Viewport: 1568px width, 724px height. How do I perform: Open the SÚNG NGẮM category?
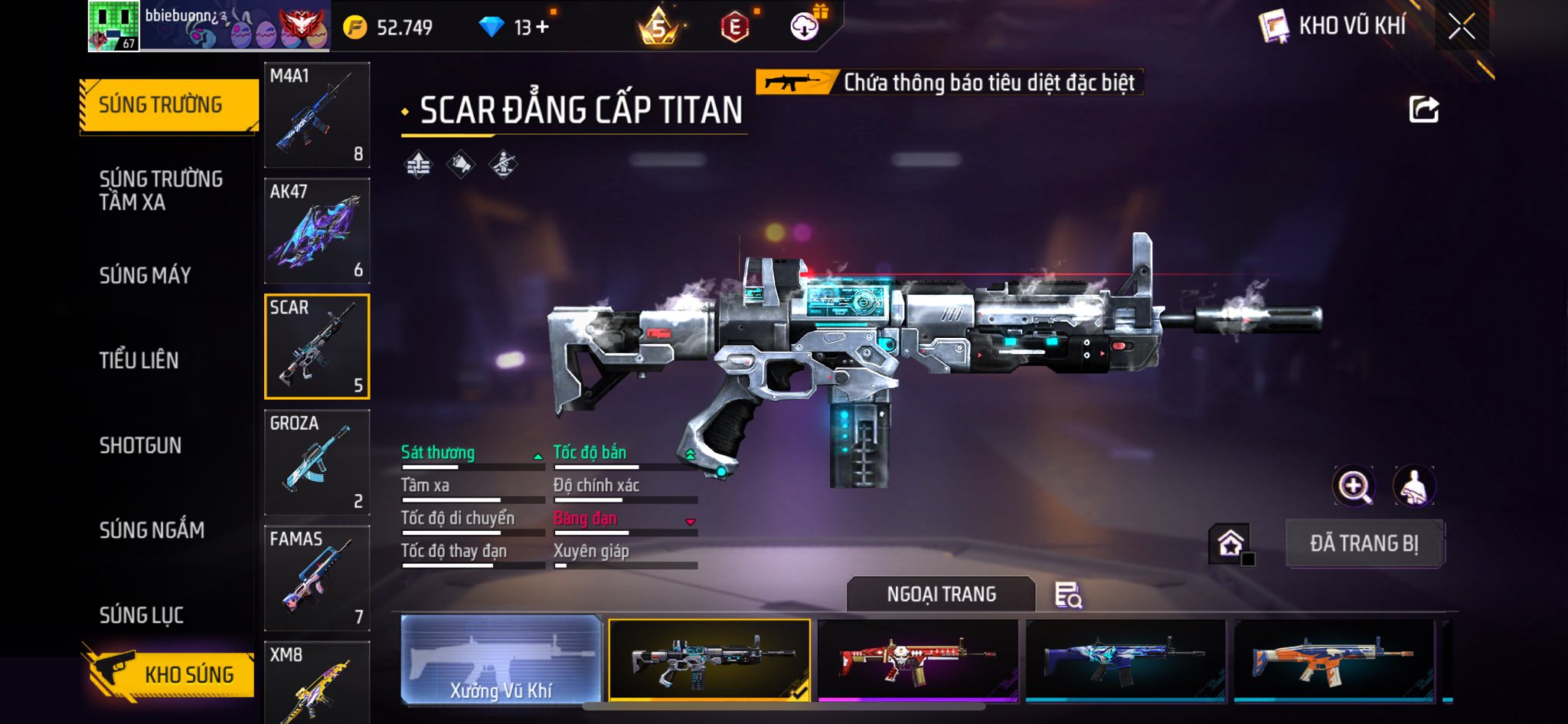152,529
